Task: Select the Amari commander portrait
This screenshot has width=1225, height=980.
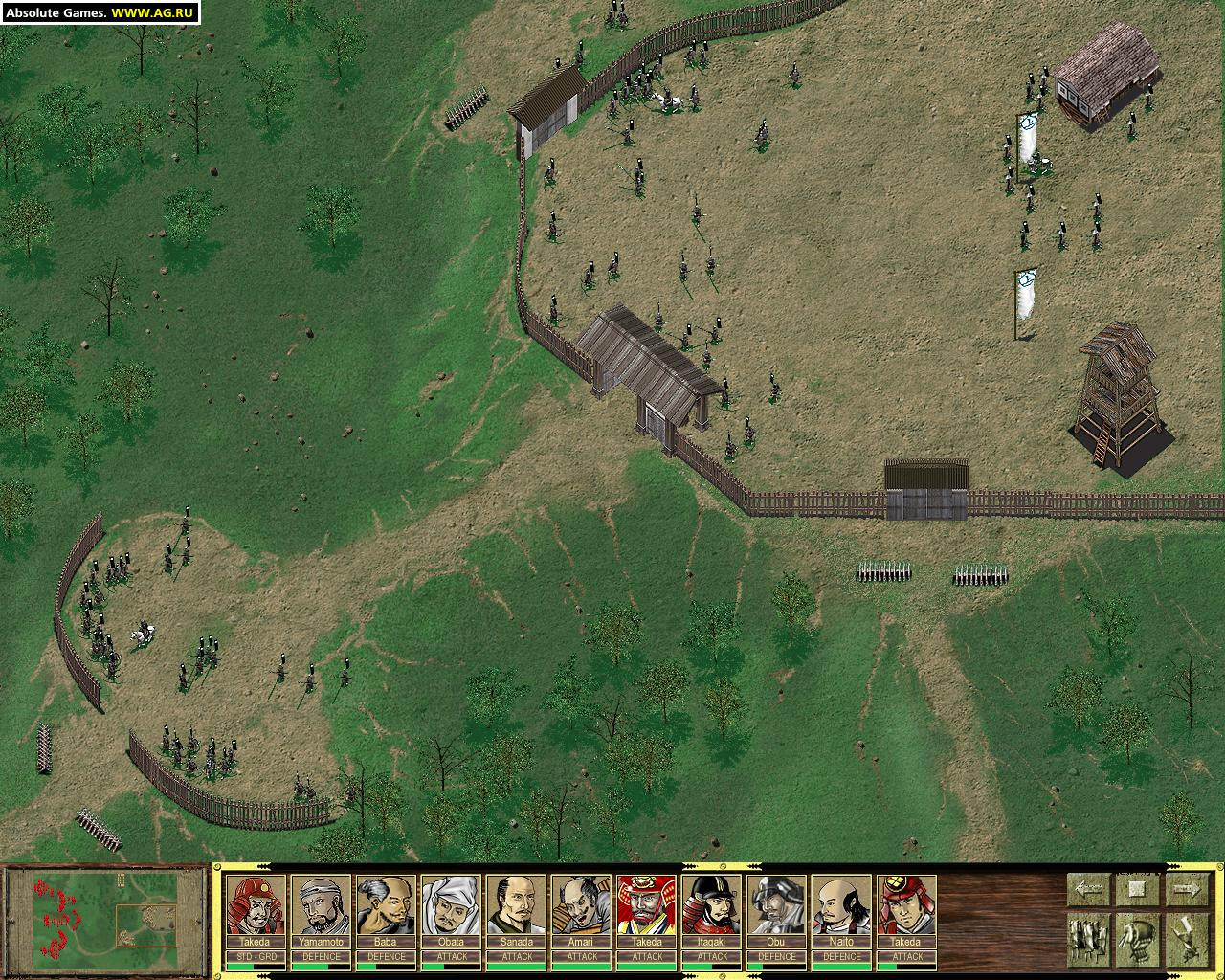Action: tap(582, 905)
